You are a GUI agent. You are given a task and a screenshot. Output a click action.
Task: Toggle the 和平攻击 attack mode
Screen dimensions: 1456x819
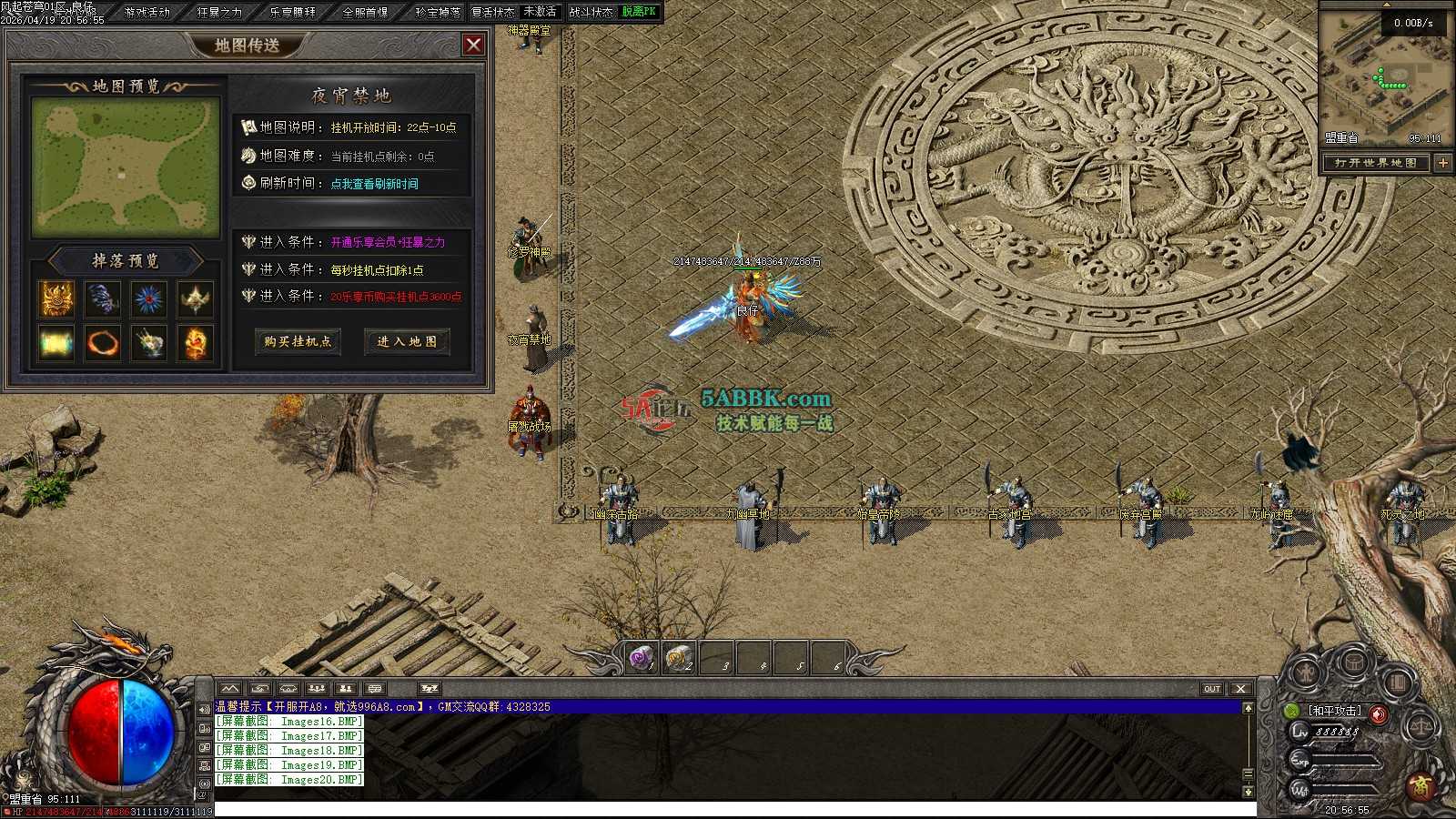(1335, 711)
